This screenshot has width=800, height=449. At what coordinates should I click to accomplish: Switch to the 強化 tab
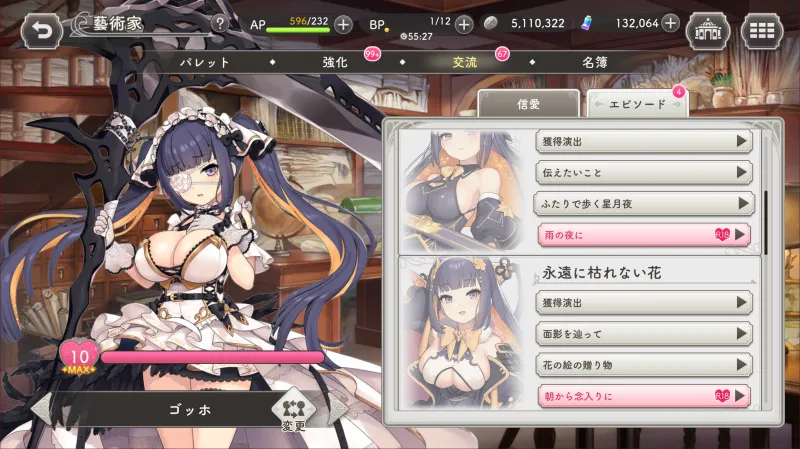(x=335, y=62)
